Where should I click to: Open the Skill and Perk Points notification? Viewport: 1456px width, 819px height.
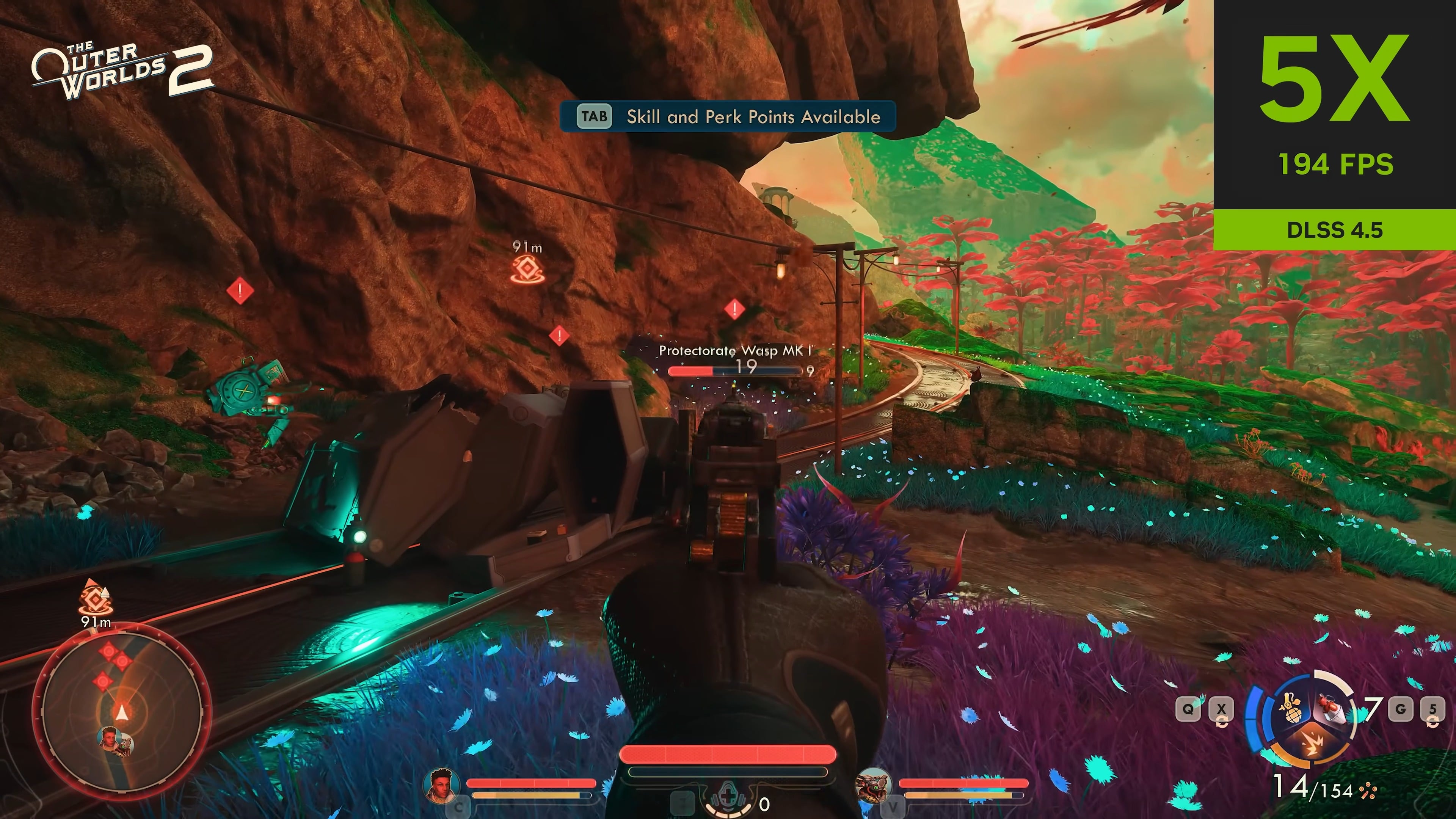[728, 116]
